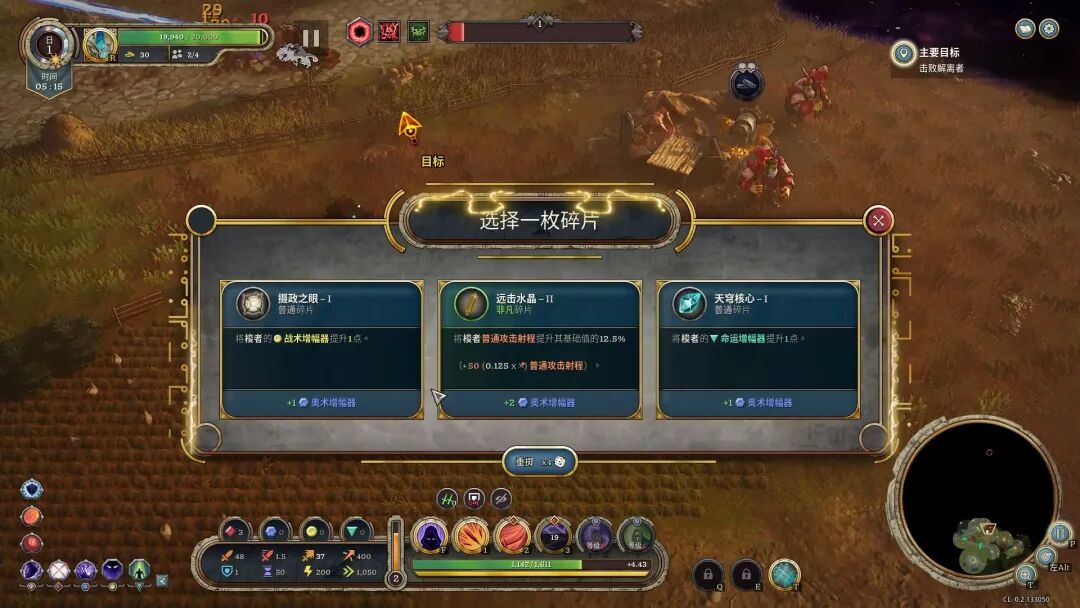Screen dimensions: 1080x608
Task: Click the blue shield icon on left
Action: pyautogui.click(x=32, y=489)
